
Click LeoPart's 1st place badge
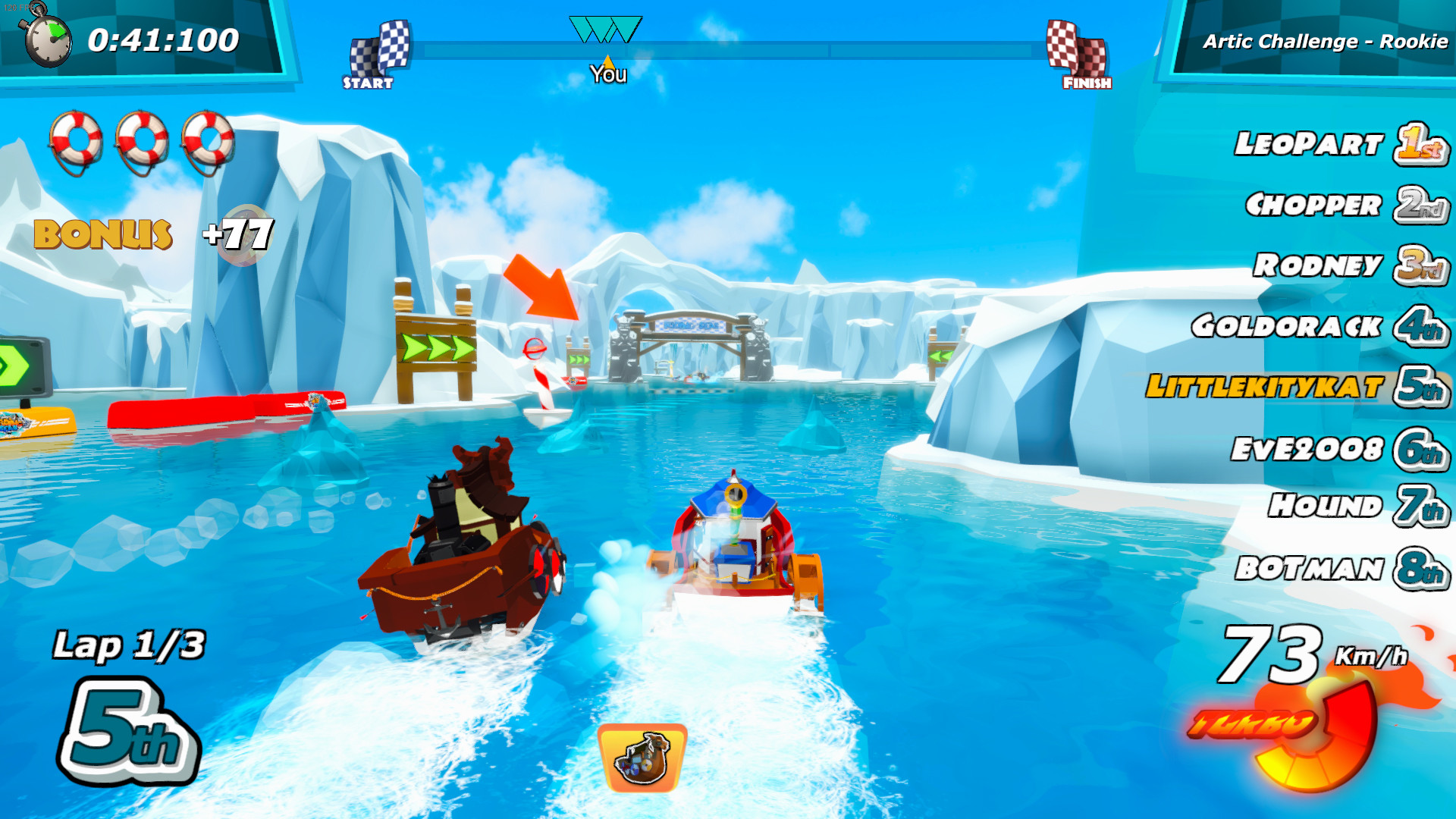[1420, 145]
